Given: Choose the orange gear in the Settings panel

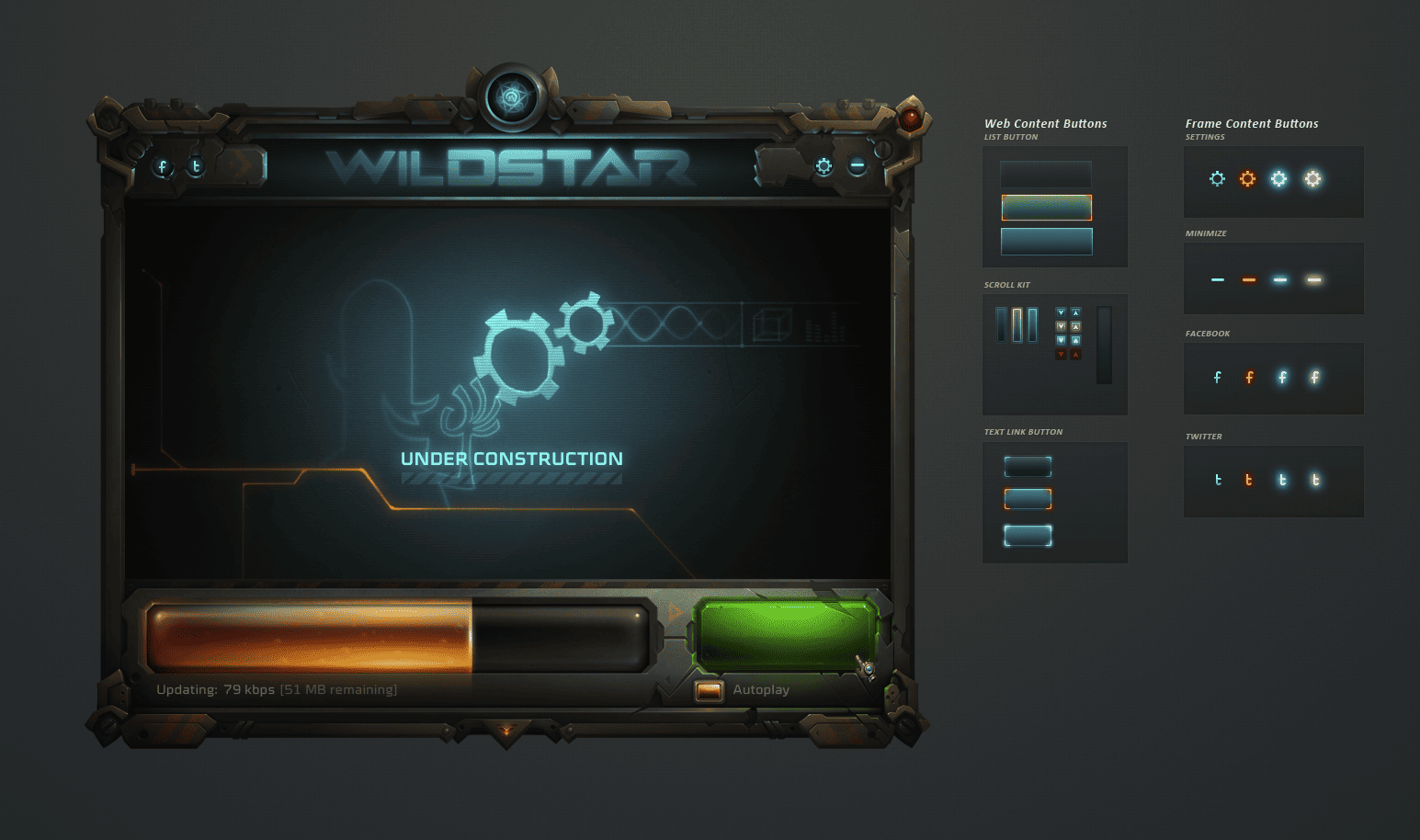Looking at the screenshot, I should (1247, 179).
